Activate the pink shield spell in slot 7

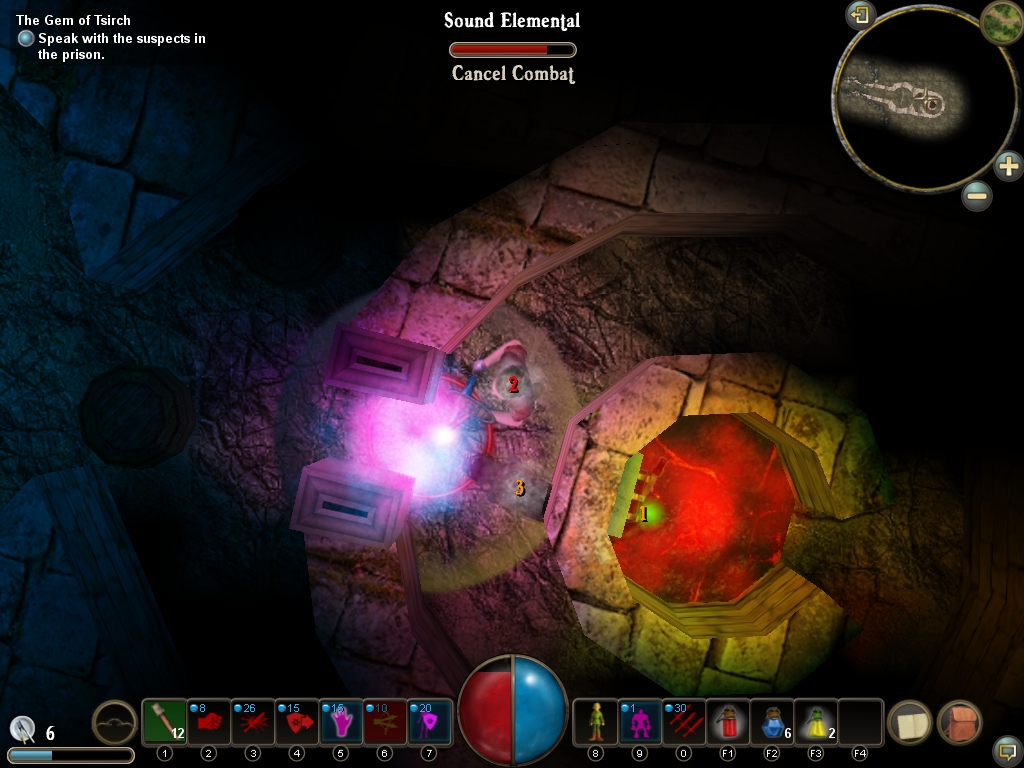[x=429, y=722]
